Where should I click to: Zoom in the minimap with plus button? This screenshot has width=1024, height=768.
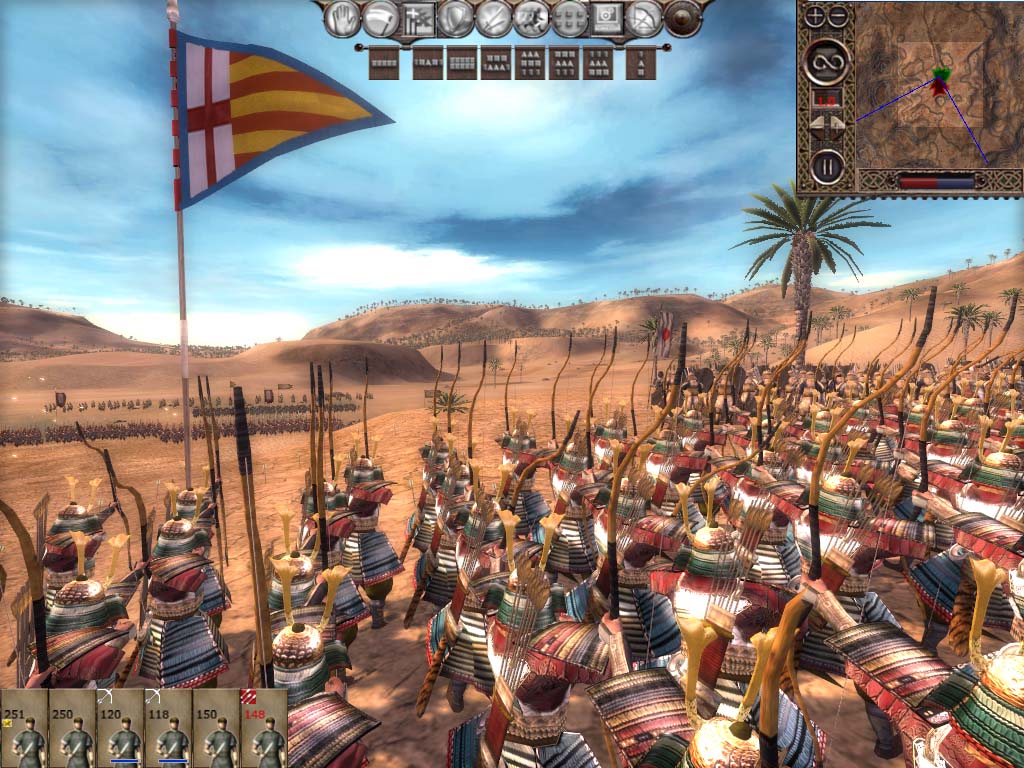click(816, 16)
